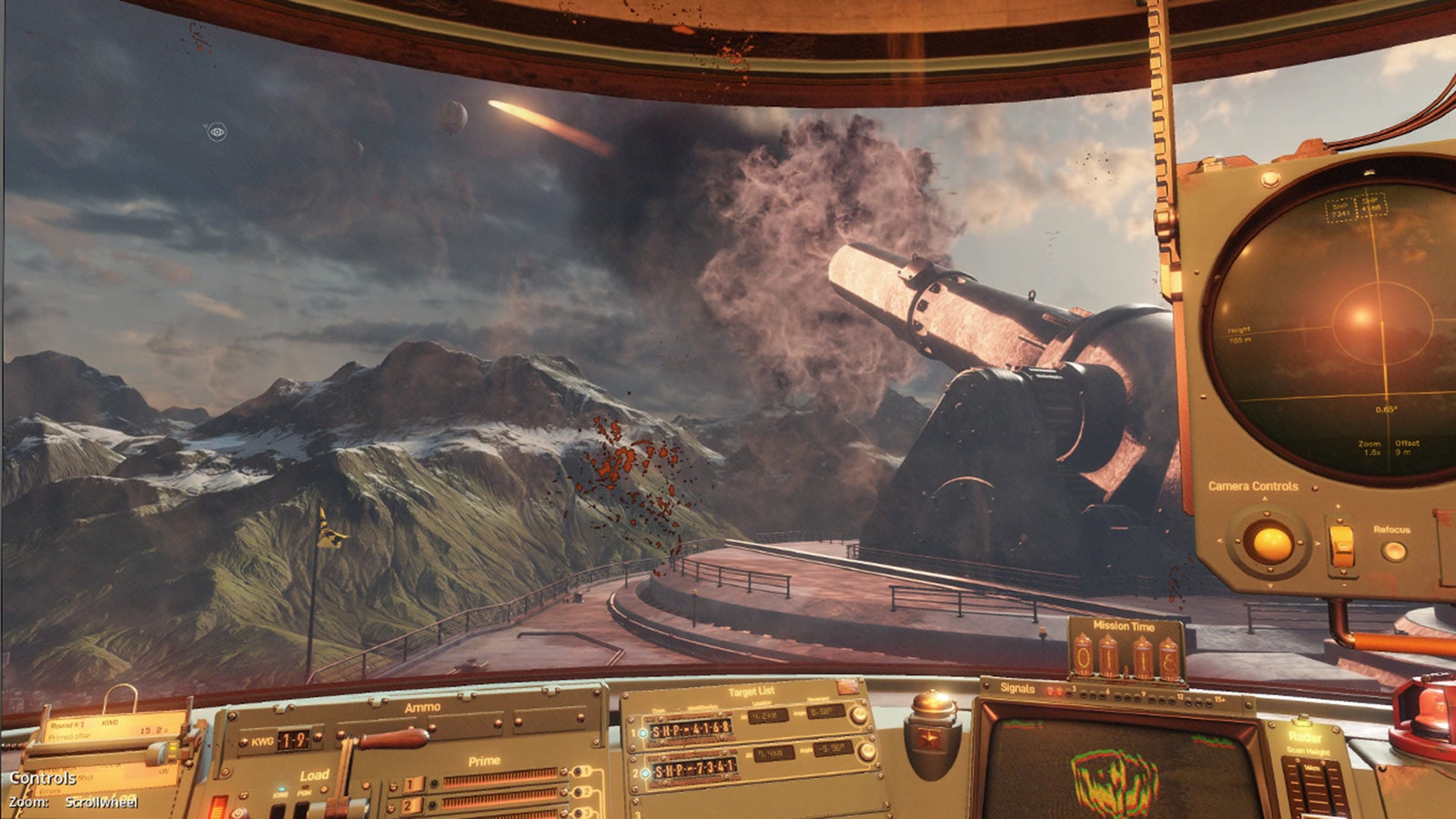Choose the PGM load button

point(303,809)
